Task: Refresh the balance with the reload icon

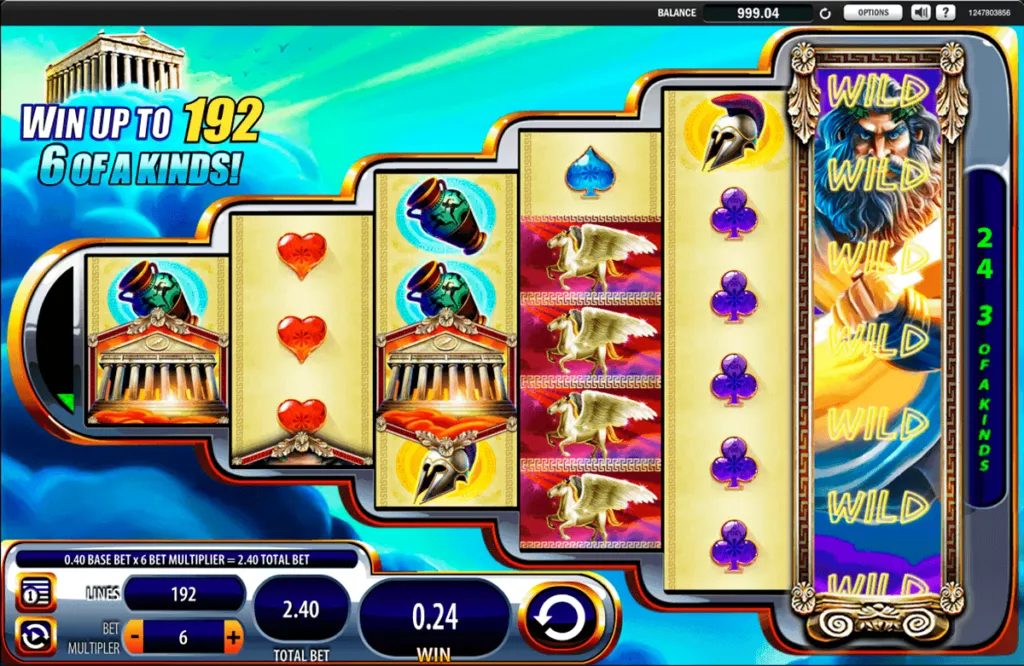Action: pyautogui.click(x=825, y=14)
